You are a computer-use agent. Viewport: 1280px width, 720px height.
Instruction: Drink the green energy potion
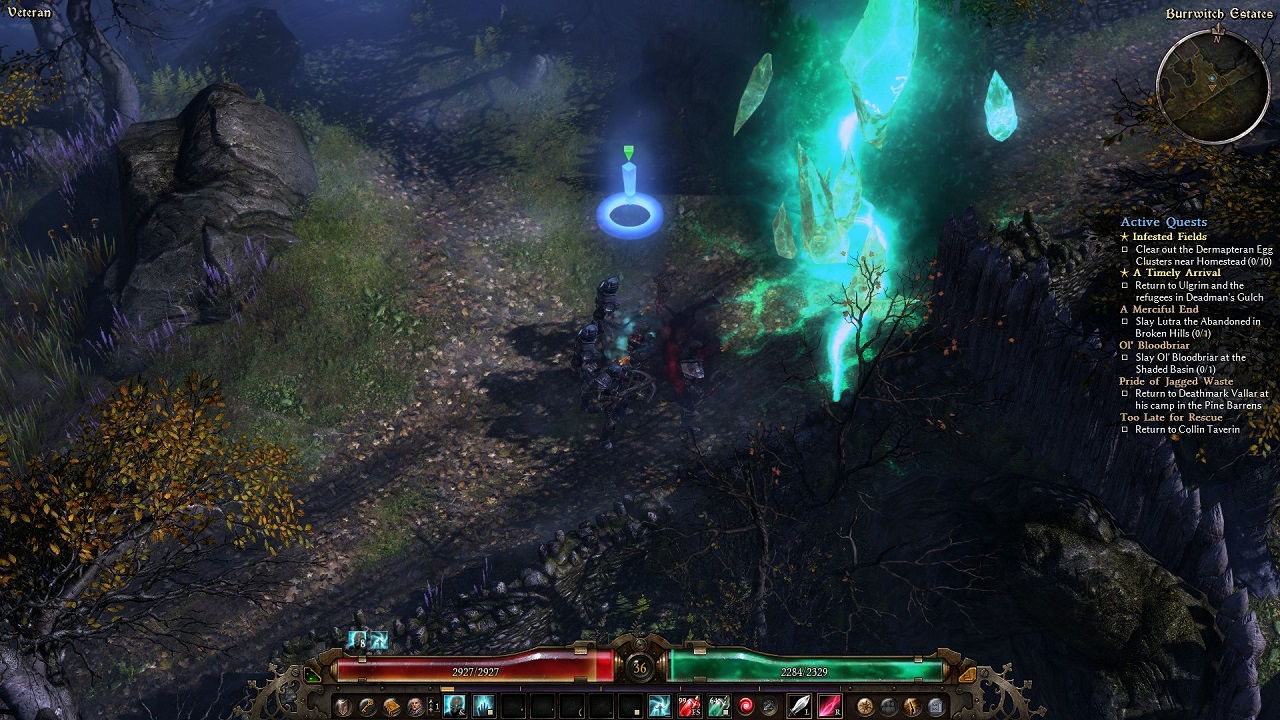pos(718,707)
